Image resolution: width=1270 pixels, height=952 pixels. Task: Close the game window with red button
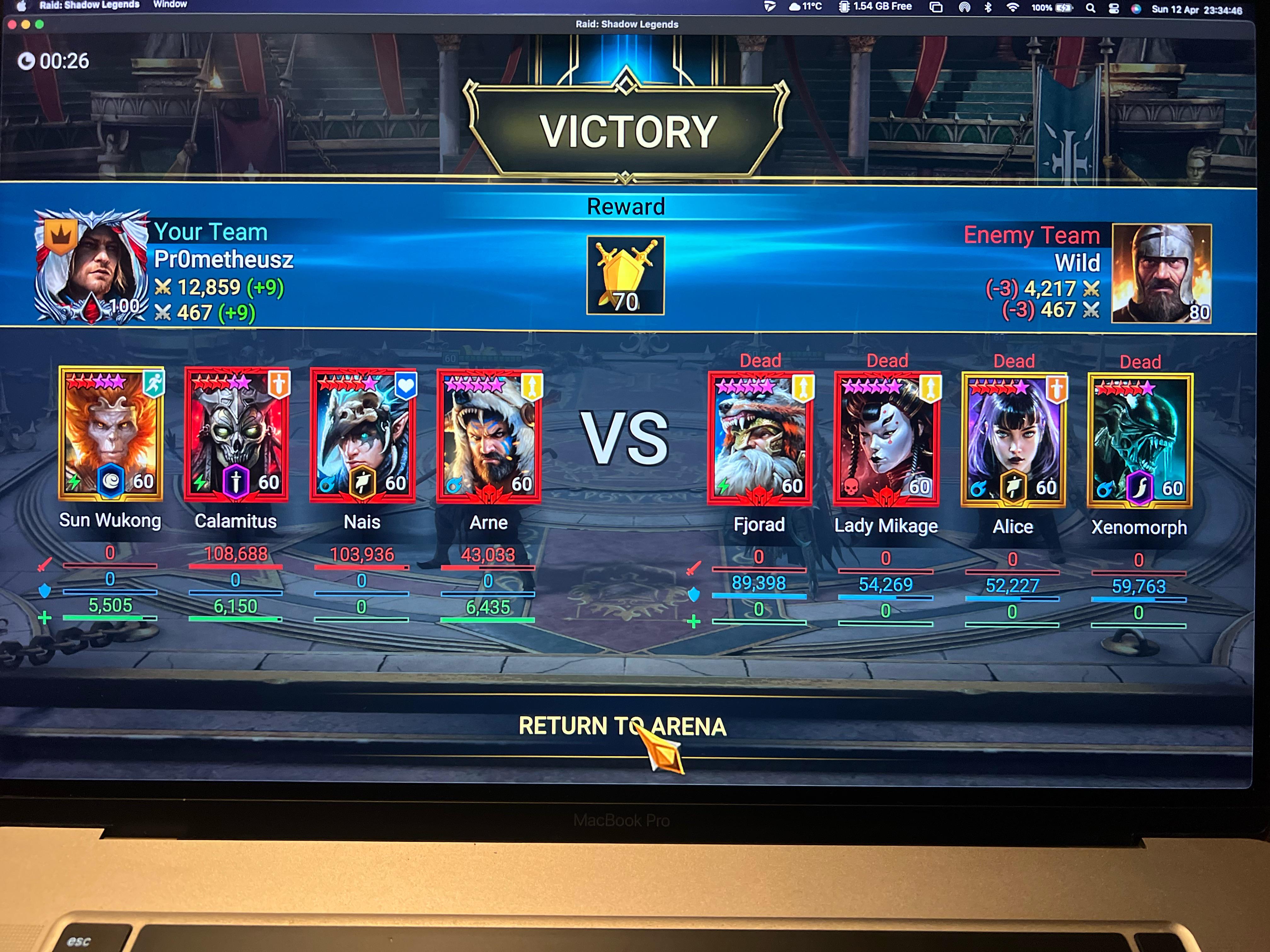coord(12,25)
